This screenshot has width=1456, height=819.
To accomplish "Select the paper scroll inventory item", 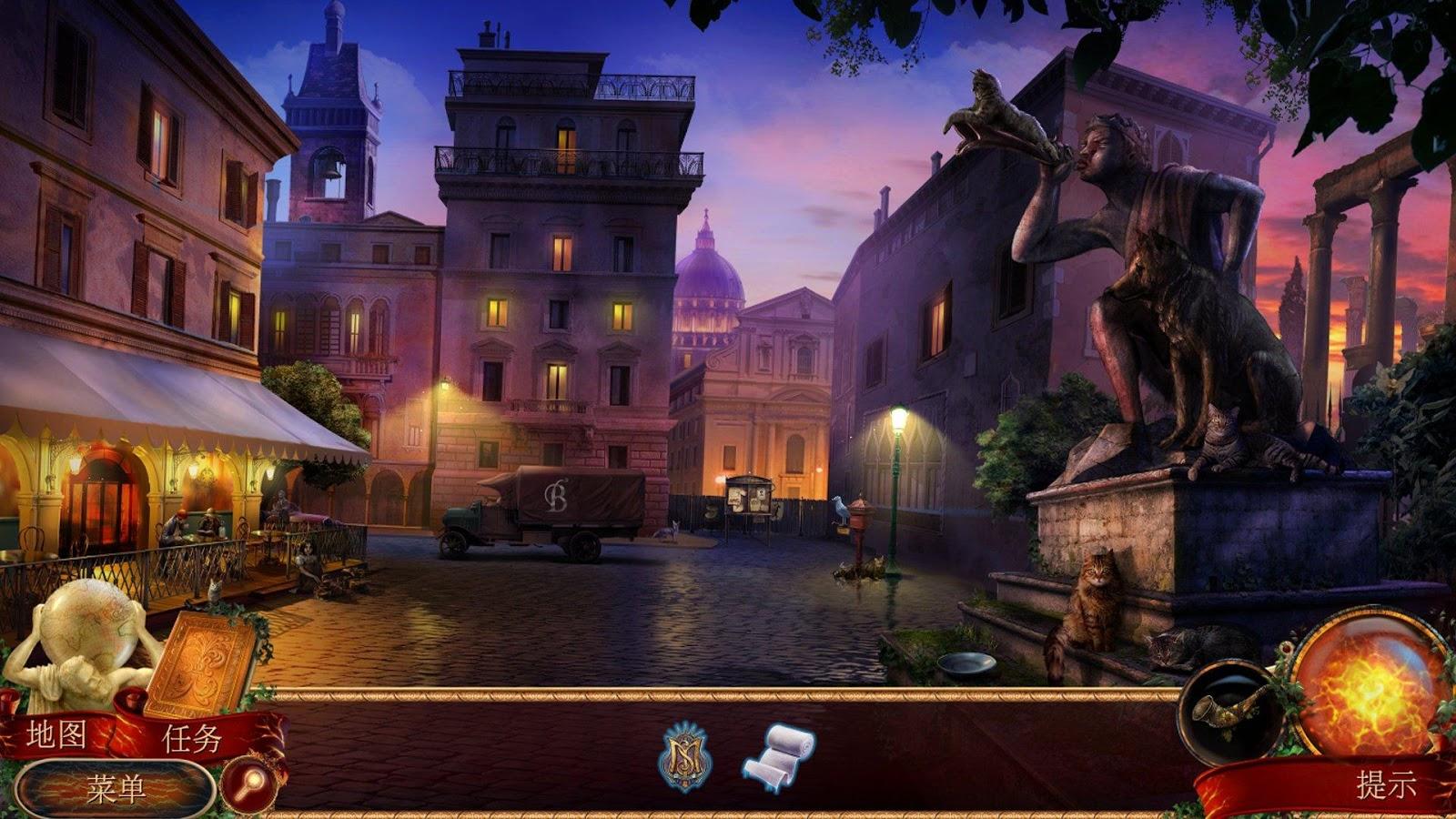I will 779,758.
